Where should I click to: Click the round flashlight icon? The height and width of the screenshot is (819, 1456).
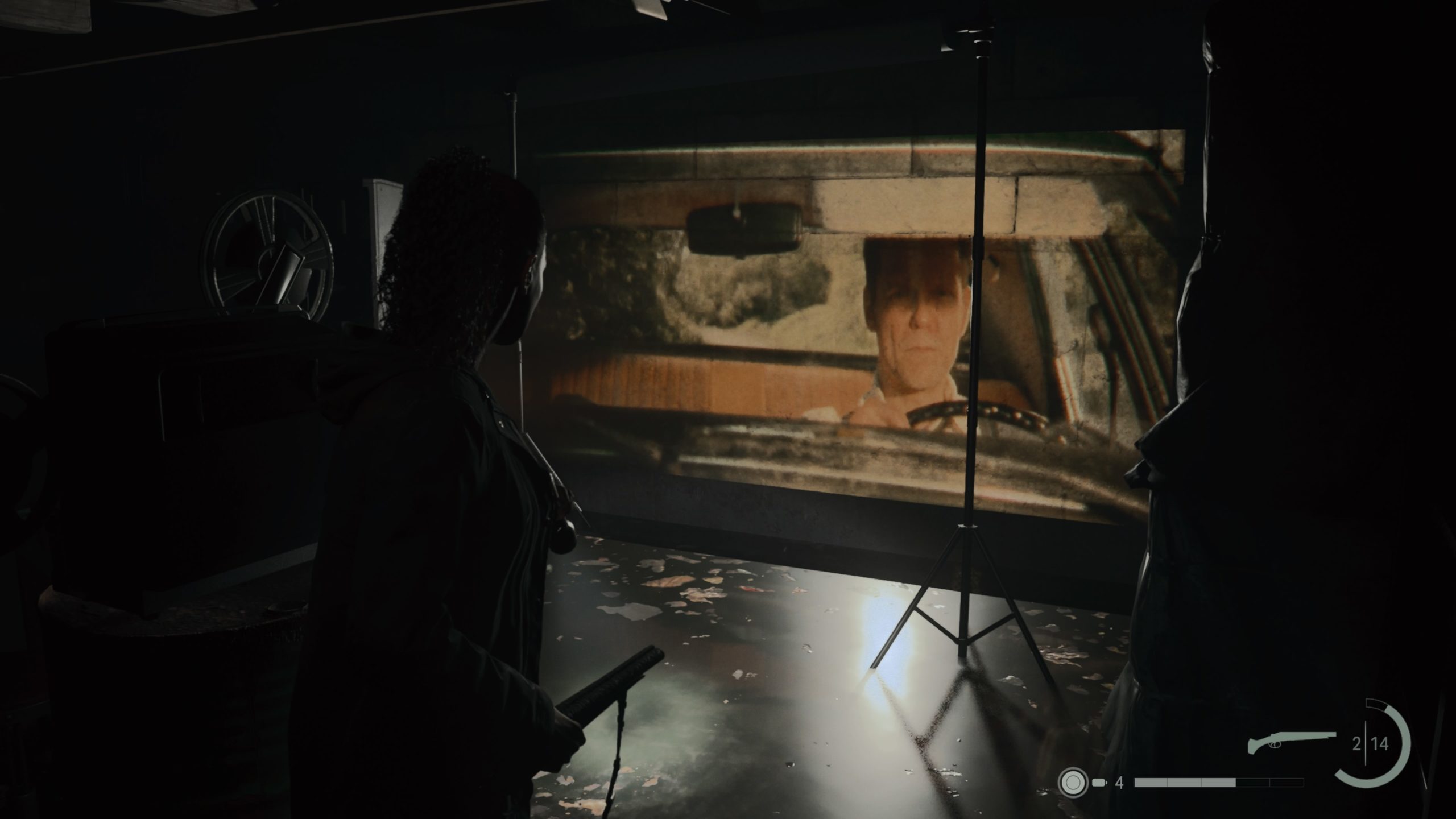(x=1073, y=783)
